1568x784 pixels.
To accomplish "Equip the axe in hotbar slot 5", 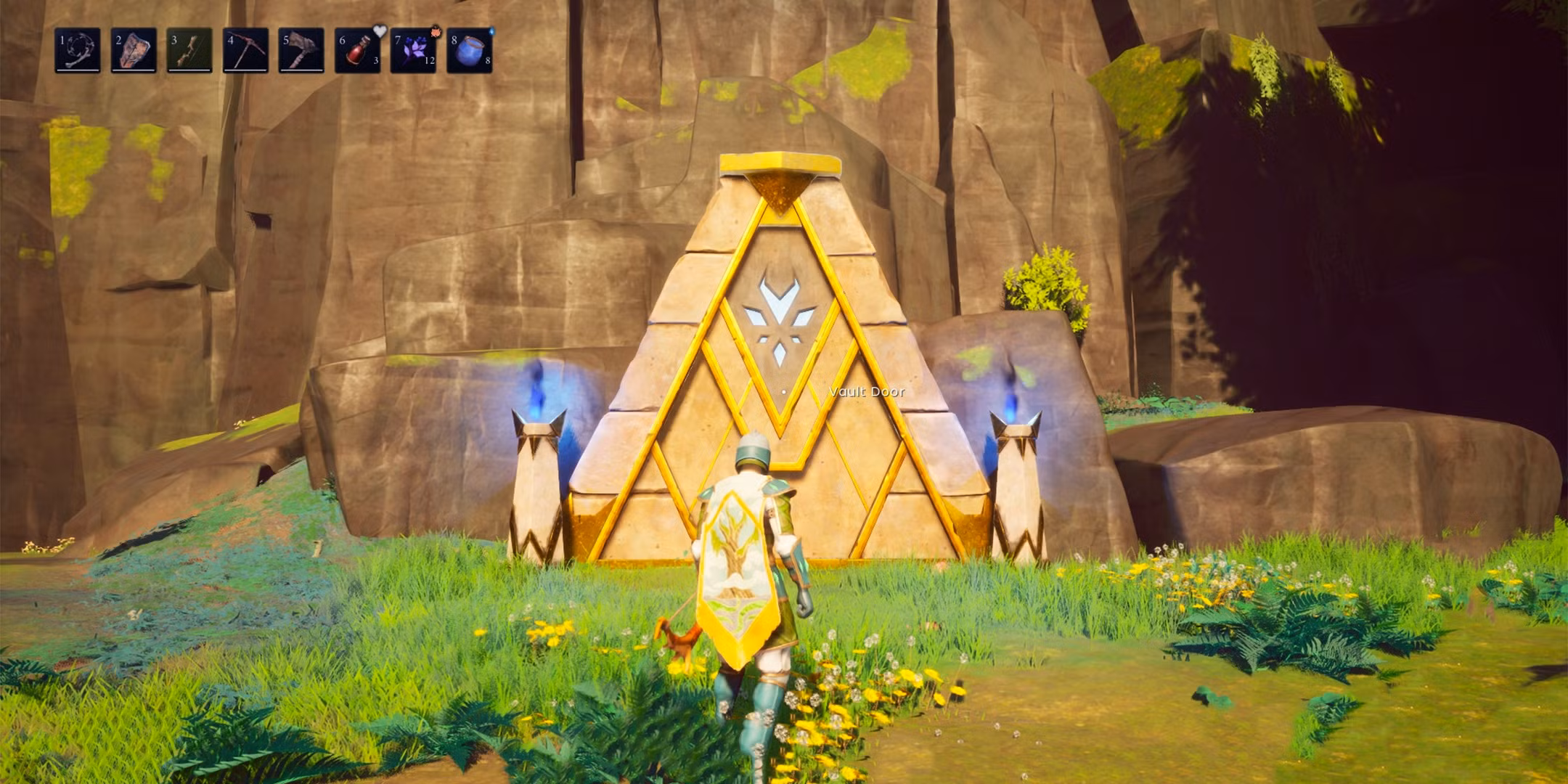I will coord(301,50).
